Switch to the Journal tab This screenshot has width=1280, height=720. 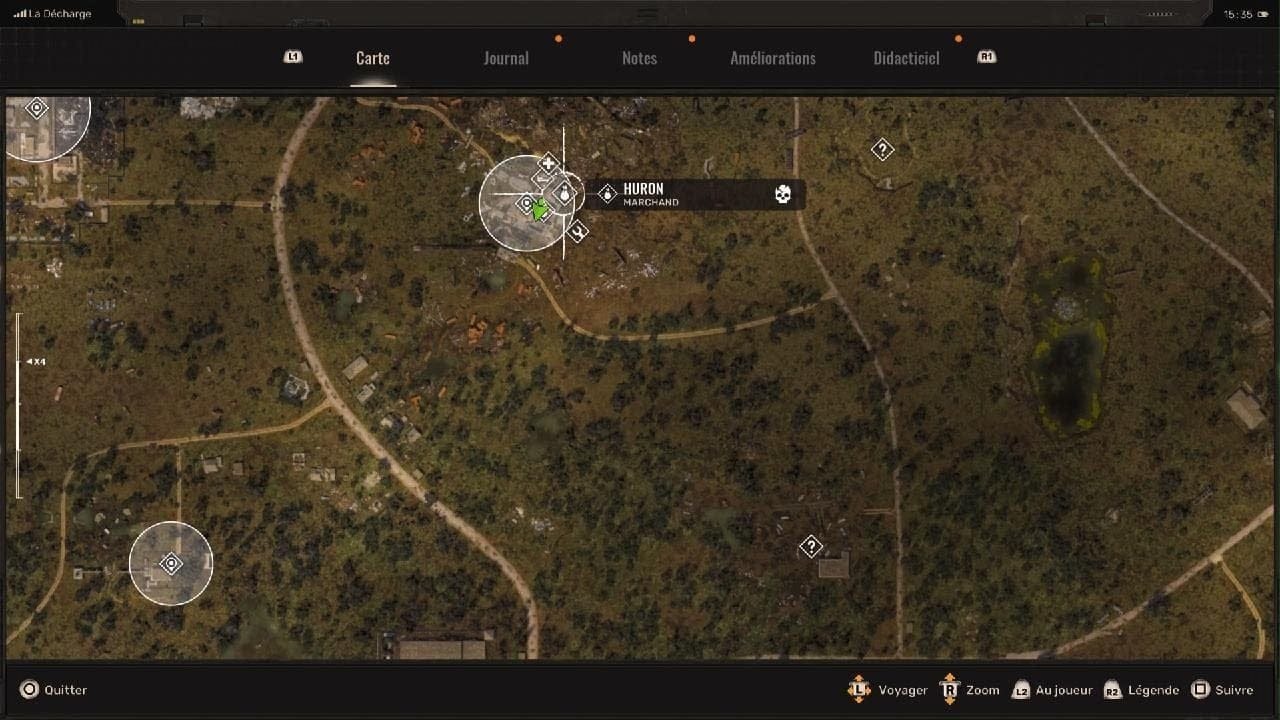click(506, 58)
